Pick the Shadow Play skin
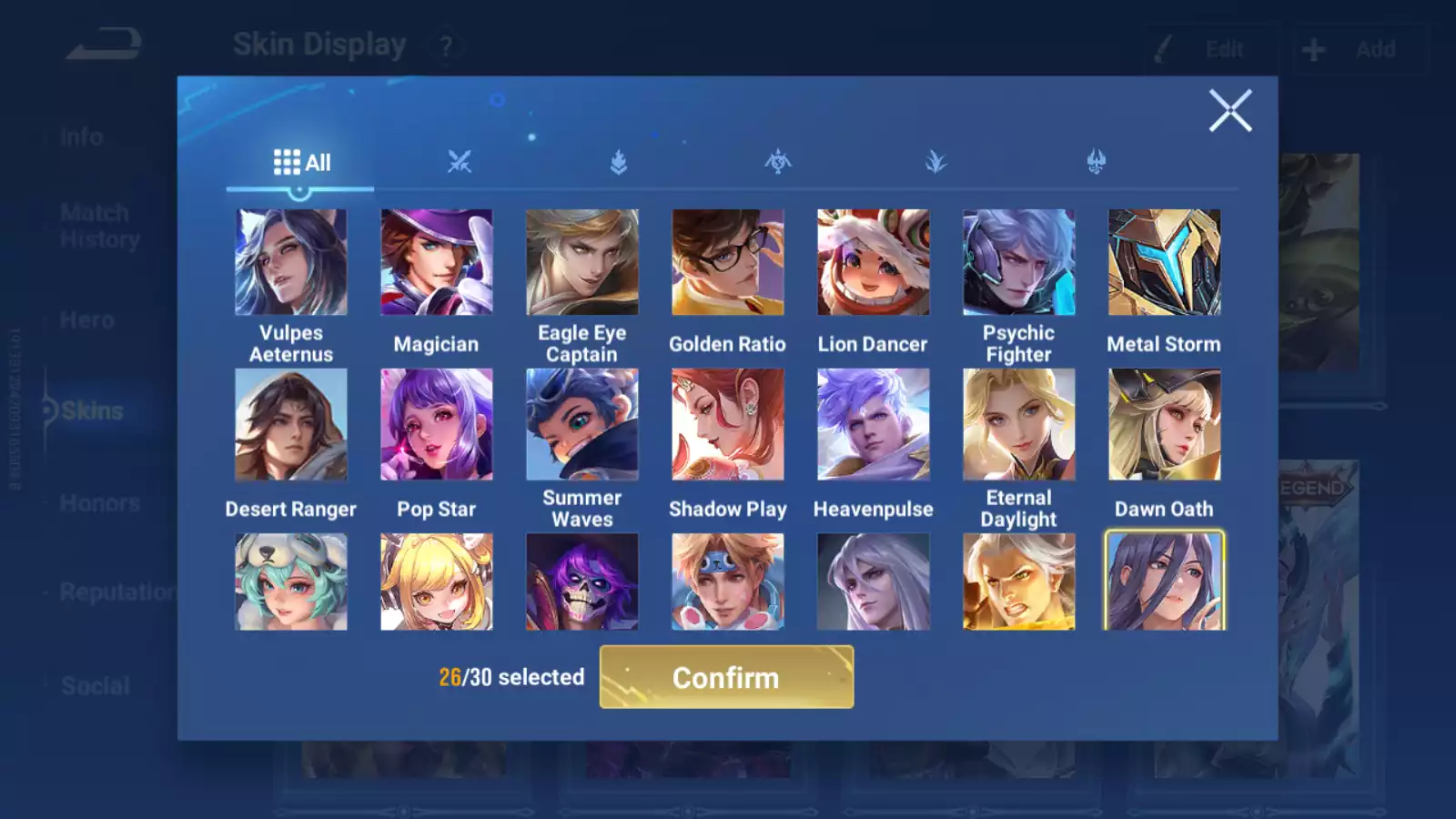1456x819 pixels. (x=728, y=424)
